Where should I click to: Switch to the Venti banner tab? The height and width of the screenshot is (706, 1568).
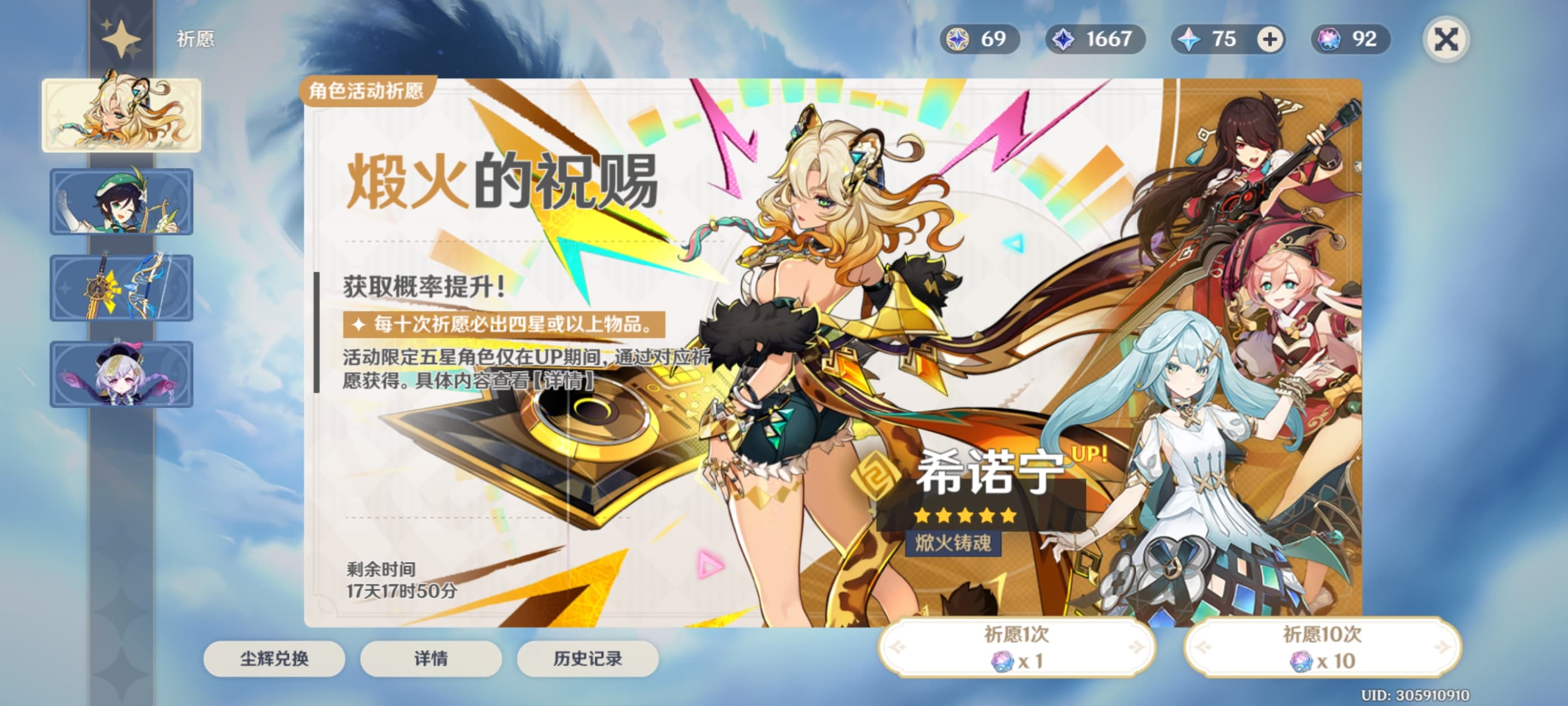pyautogui.click(x=121, y=202)
